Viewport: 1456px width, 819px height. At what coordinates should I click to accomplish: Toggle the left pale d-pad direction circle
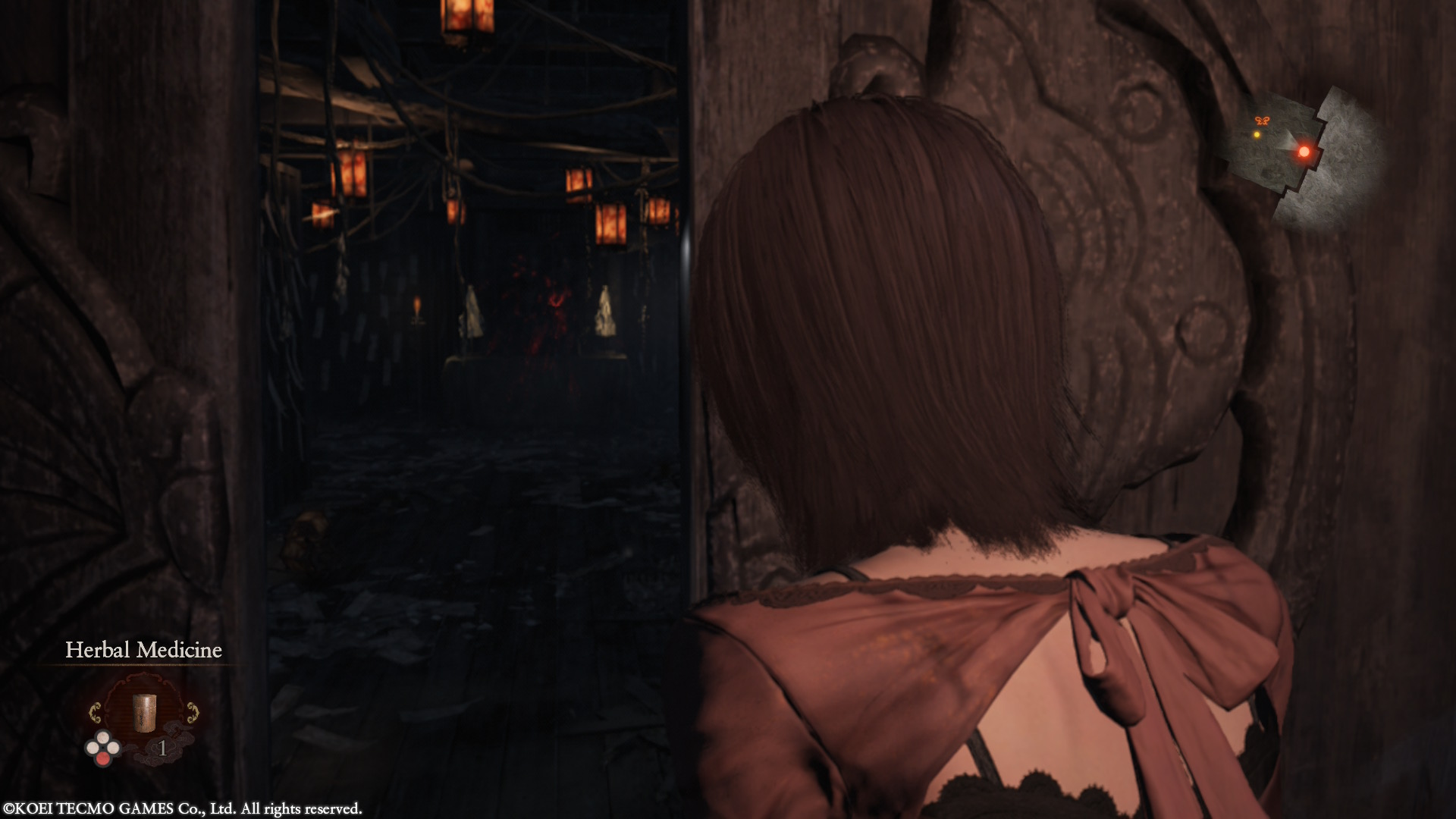click(93, 748)
